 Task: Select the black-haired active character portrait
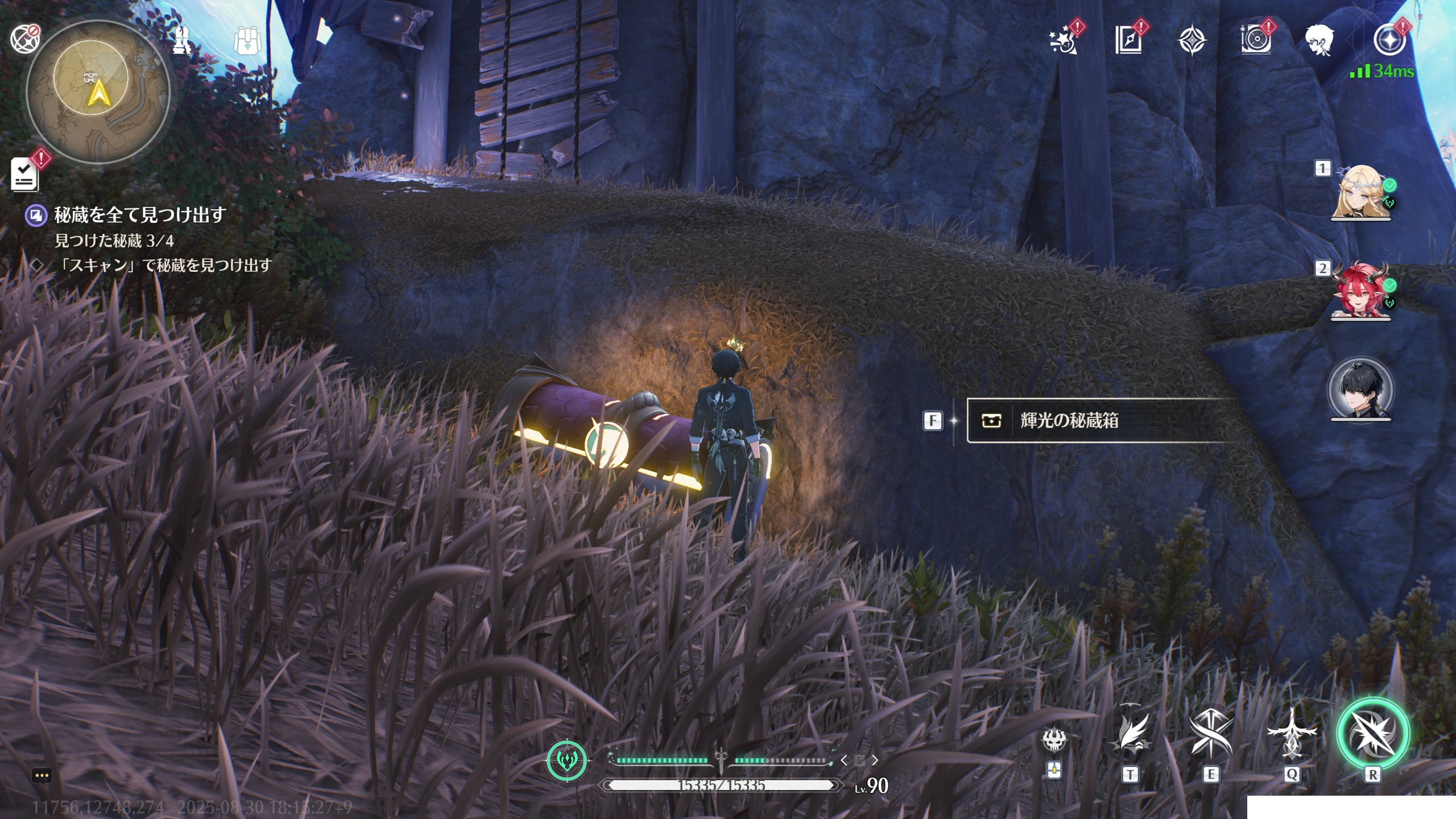pyautogui.click(x=1360, y=390)
